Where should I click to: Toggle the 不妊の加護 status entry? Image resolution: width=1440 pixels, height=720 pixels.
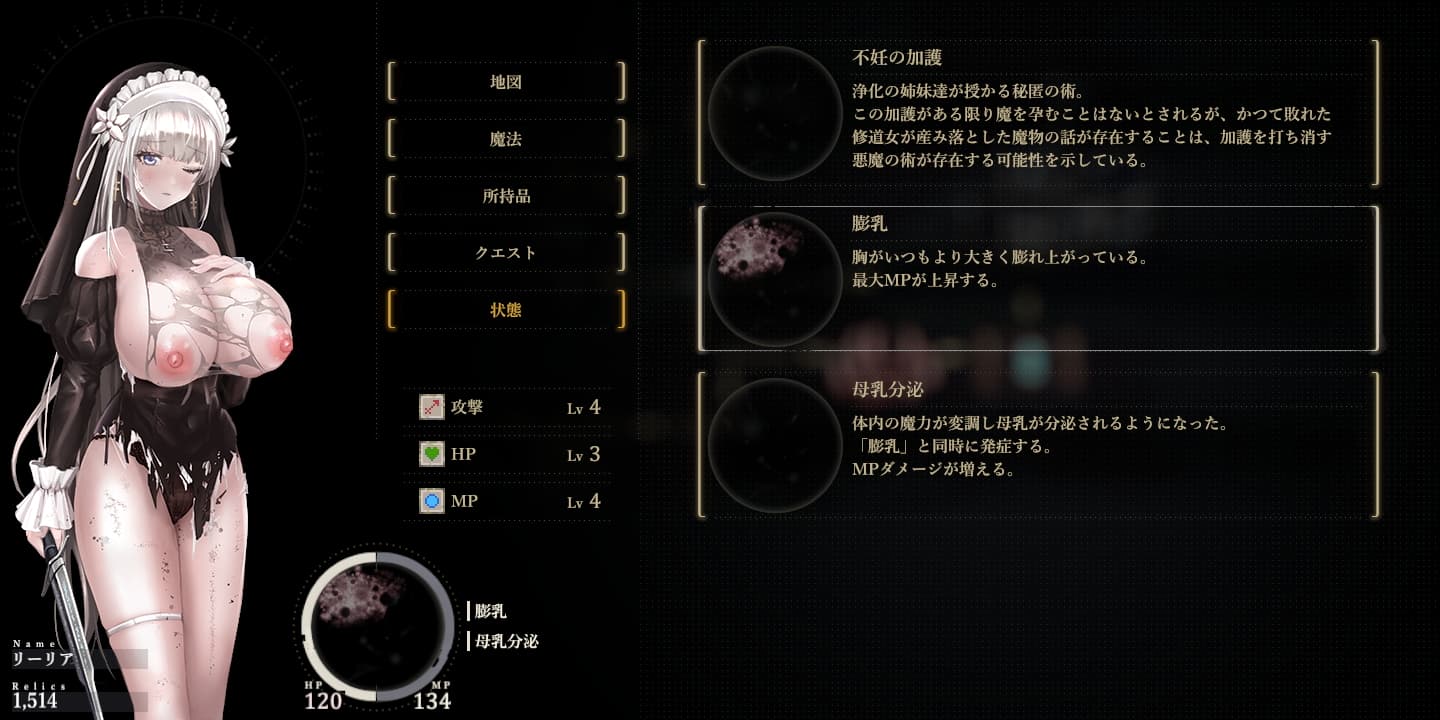point(1040,110)
